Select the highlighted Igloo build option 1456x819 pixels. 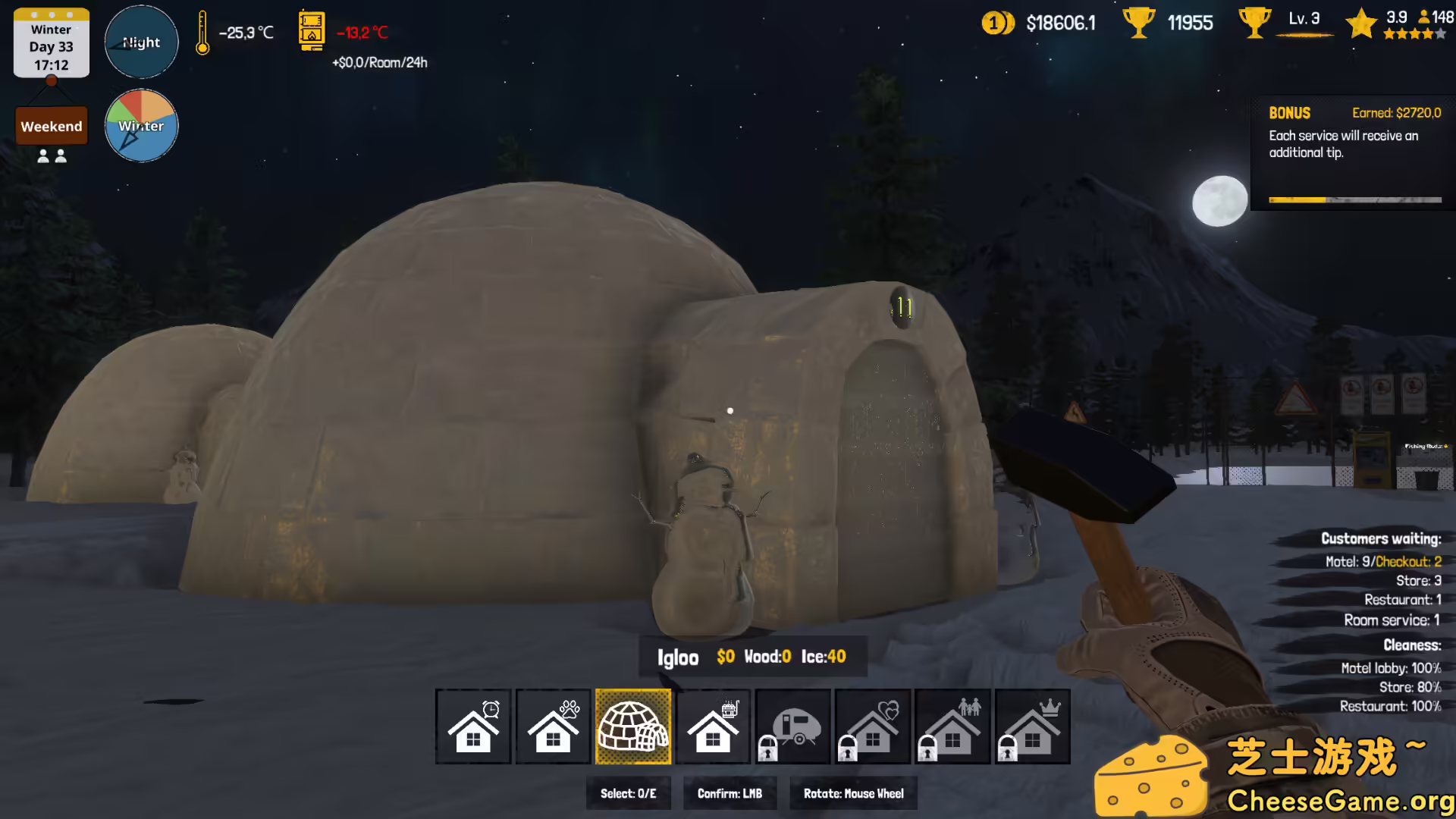(x=633, y=726)
